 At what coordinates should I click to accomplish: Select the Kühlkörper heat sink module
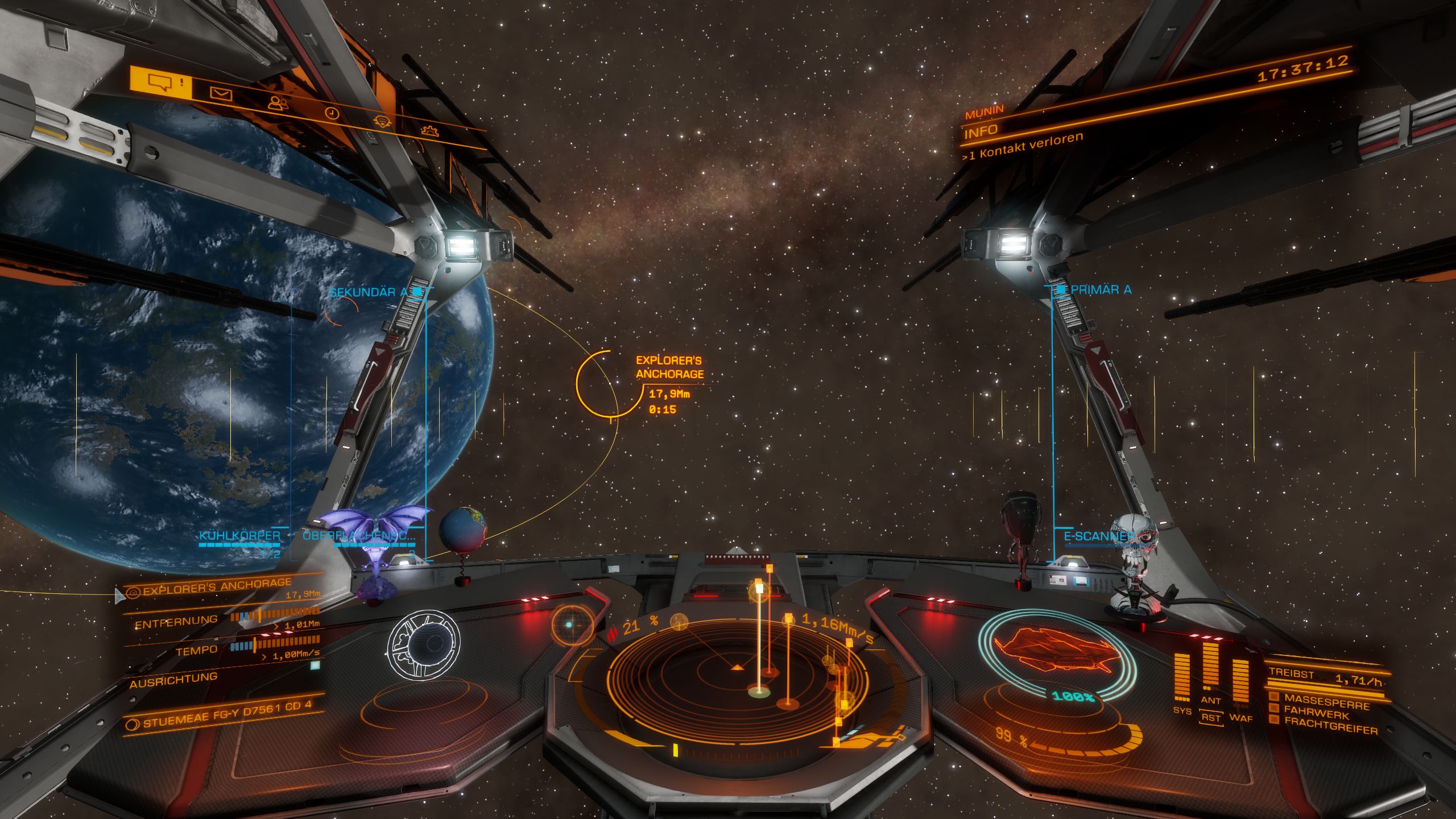(x=239, y=536)
